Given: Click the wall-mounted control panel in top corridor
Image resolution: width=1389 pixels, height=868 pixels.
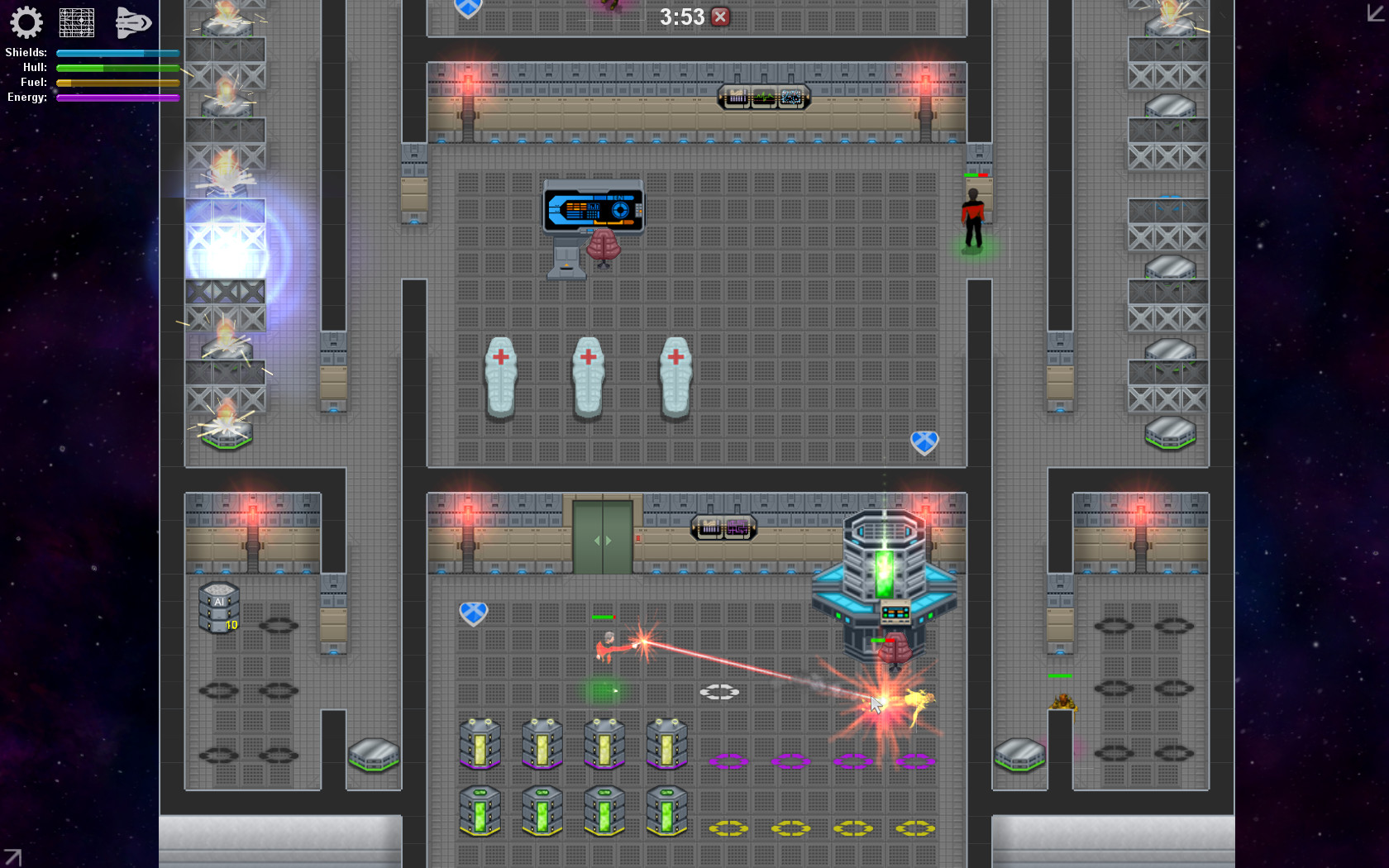Looking at the screenshot, I should (x=763, y=97).
